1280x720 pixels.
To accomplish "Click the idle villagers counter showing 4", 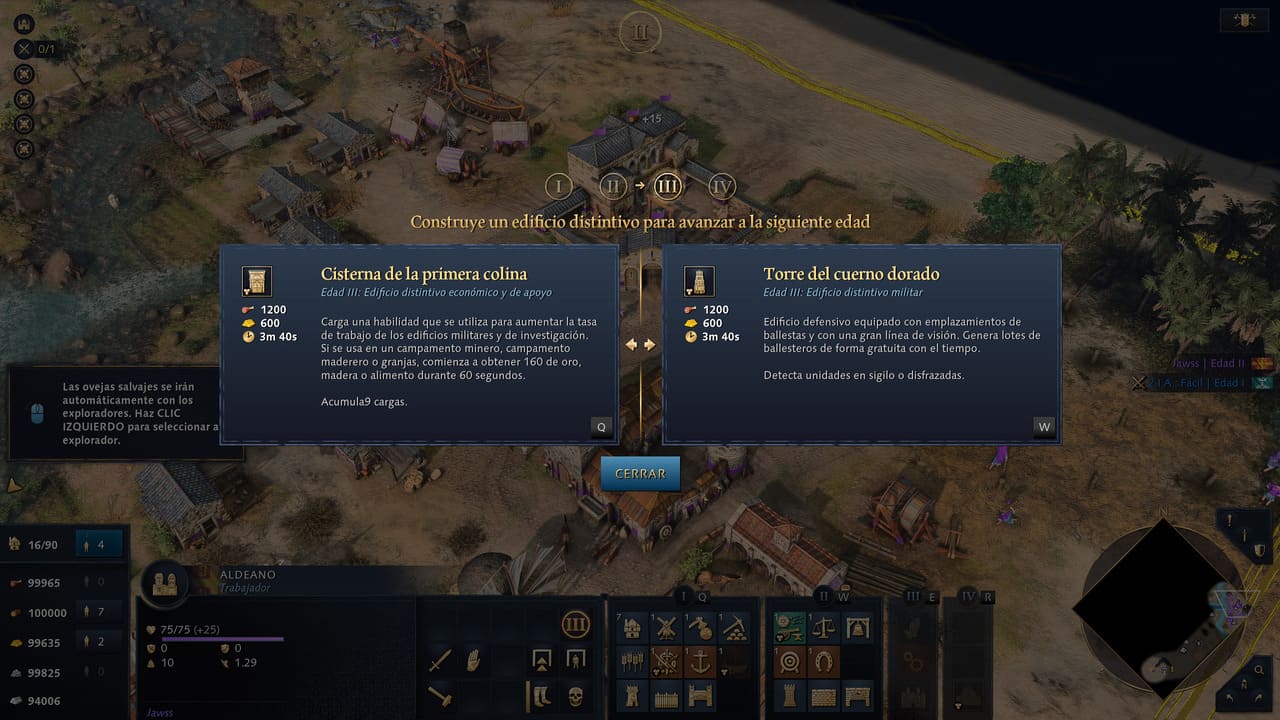I will click(x=102, y=544).
